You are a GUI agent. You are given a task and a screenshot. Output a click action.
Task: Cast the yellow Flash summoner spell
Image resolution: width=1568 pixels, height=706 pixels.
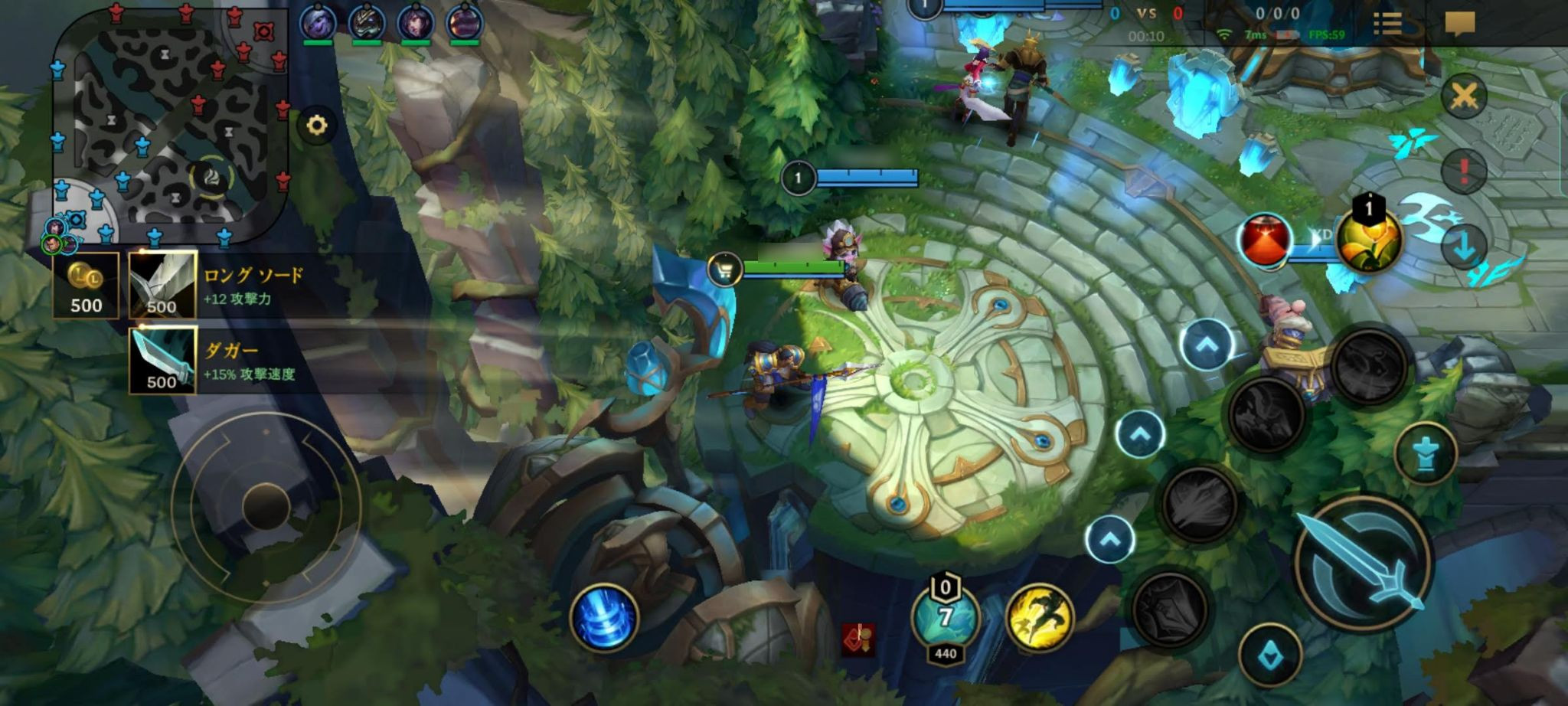pyautogui.click(x=1039, y=618)
